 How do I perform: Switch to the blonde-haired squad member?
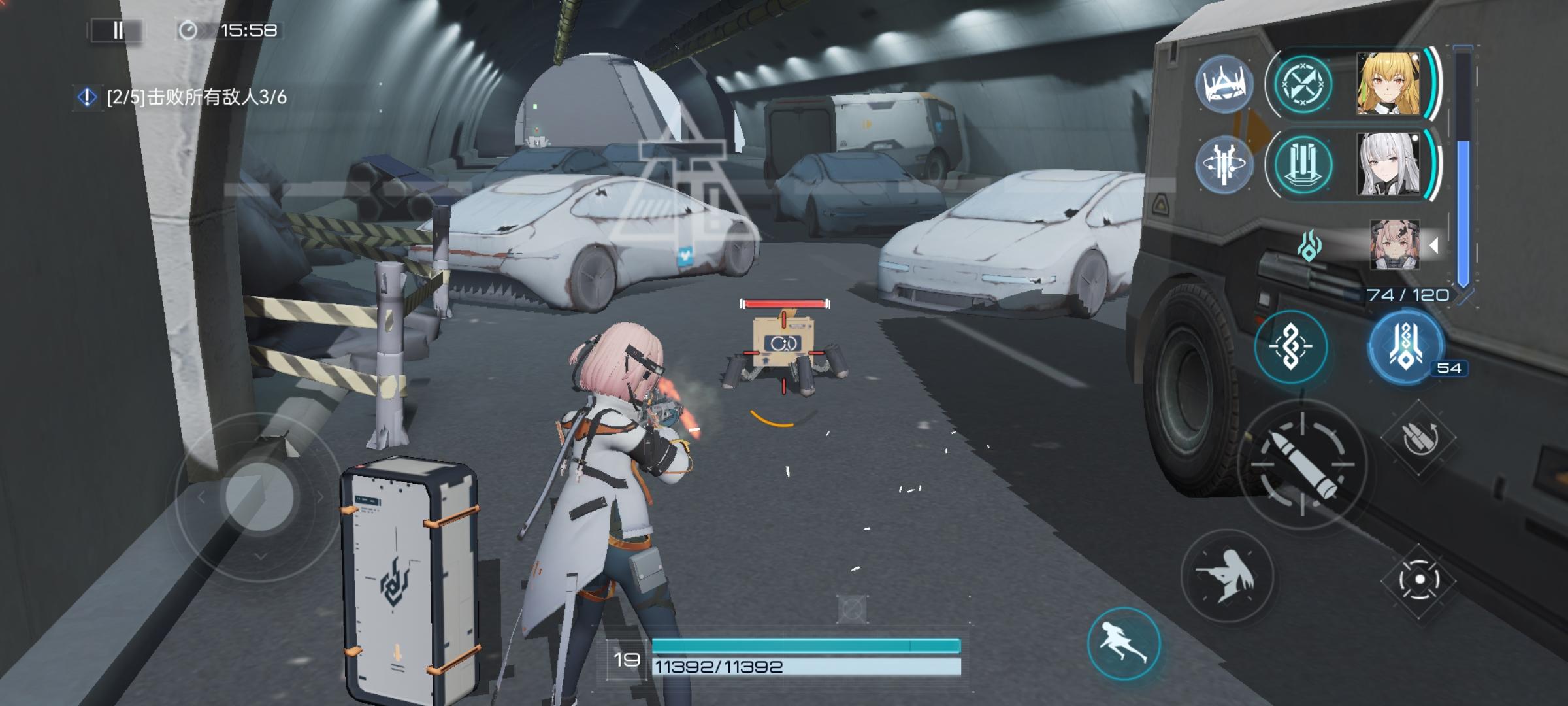point(1388,85)
